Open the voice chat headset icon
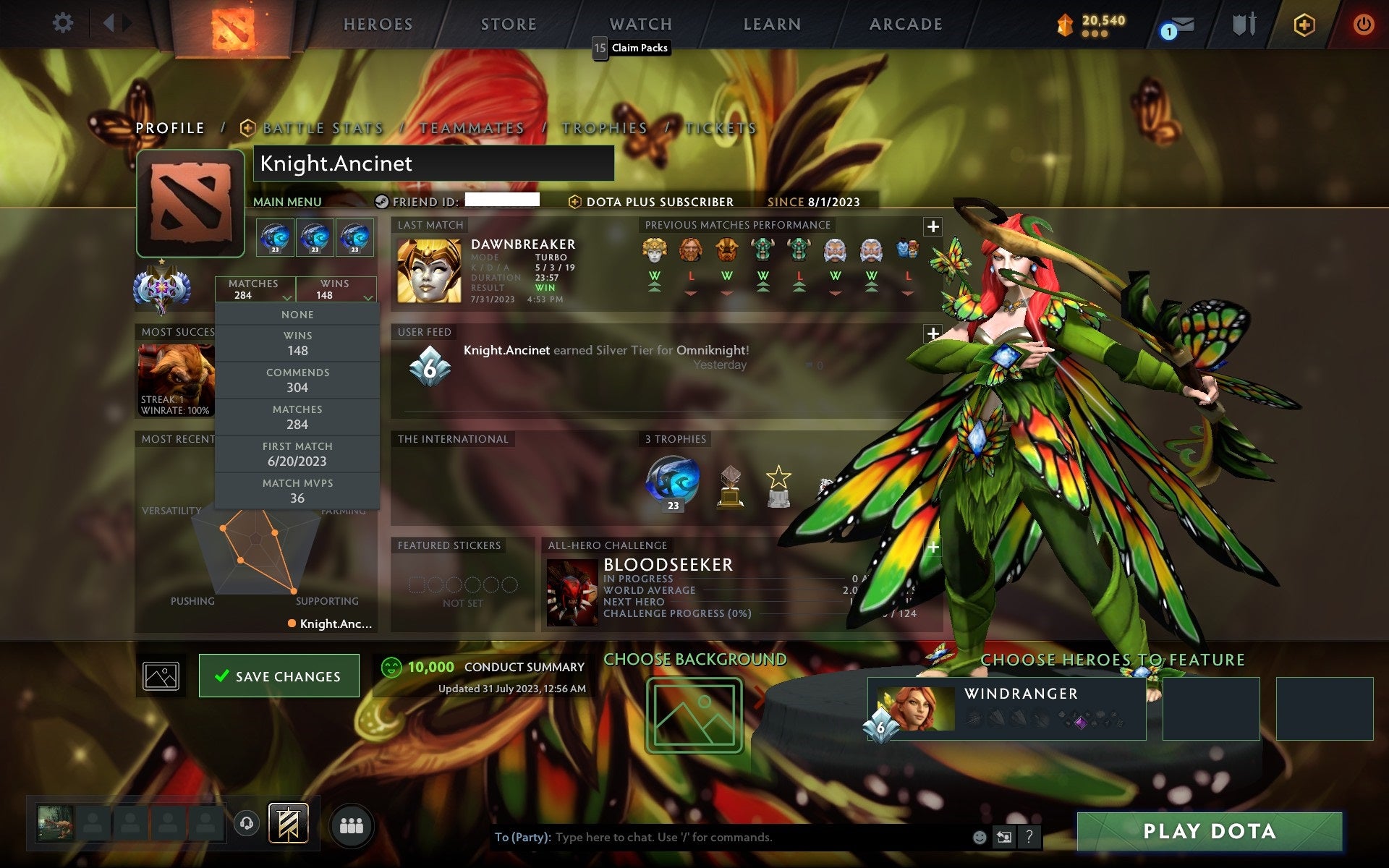Image resolution: width=1389 pixels, height=868 pixels. 247,822
